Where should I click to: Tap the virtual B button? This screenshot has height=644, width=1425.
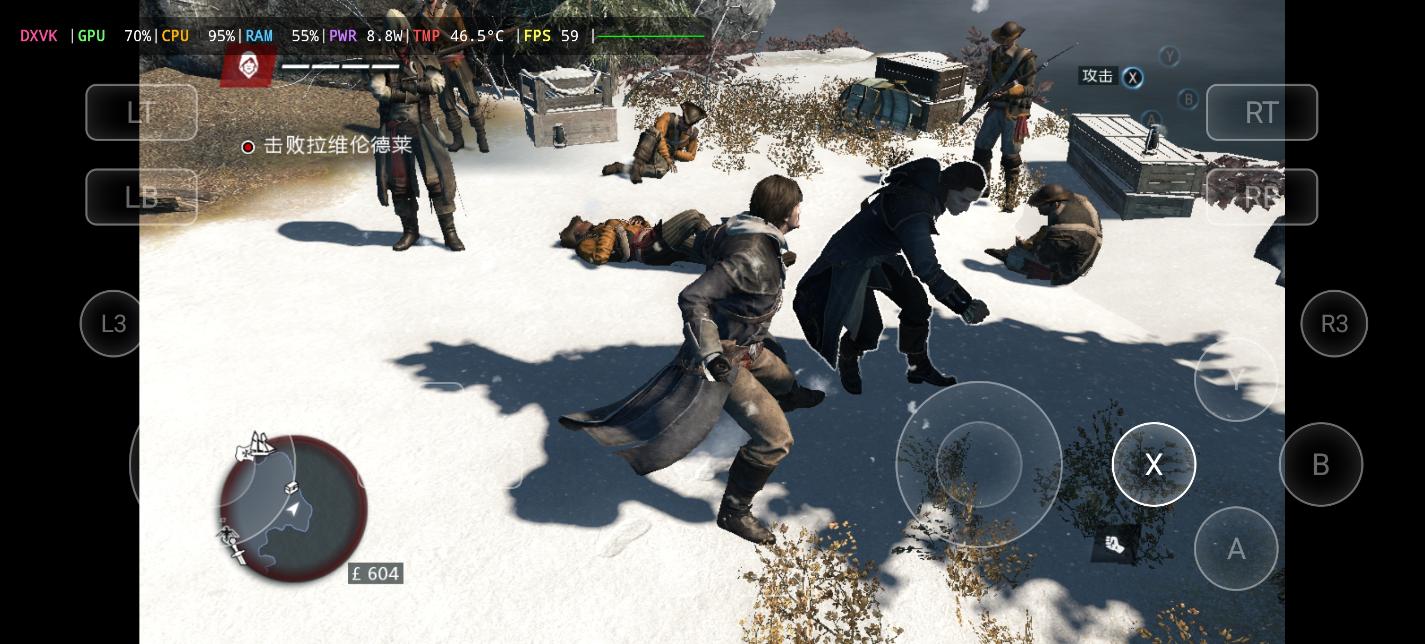coord(1320,465)
